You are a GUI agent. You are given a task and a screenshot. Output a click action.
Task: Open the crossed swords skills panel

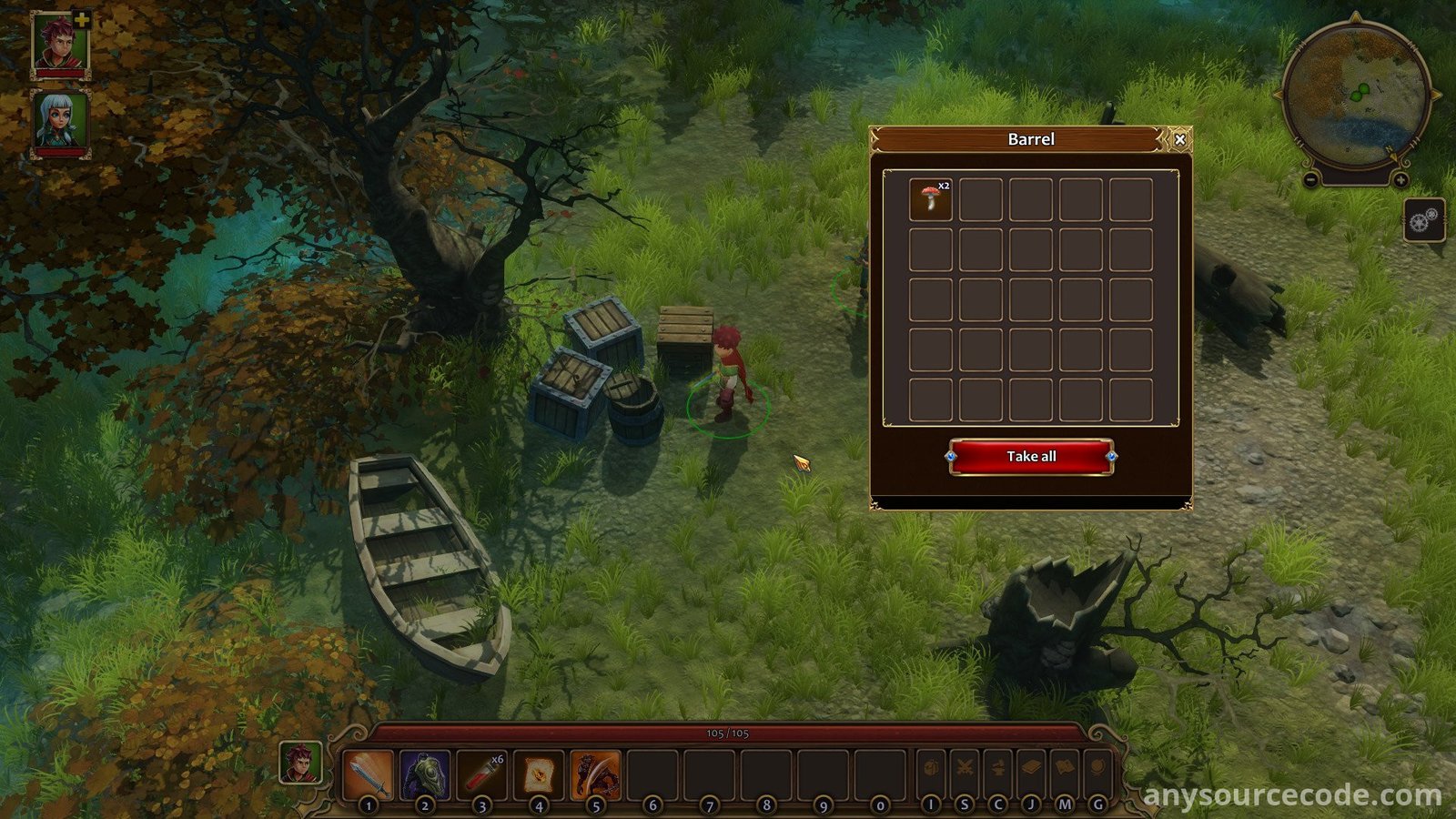pyautogui.click(x=965, y=769)
